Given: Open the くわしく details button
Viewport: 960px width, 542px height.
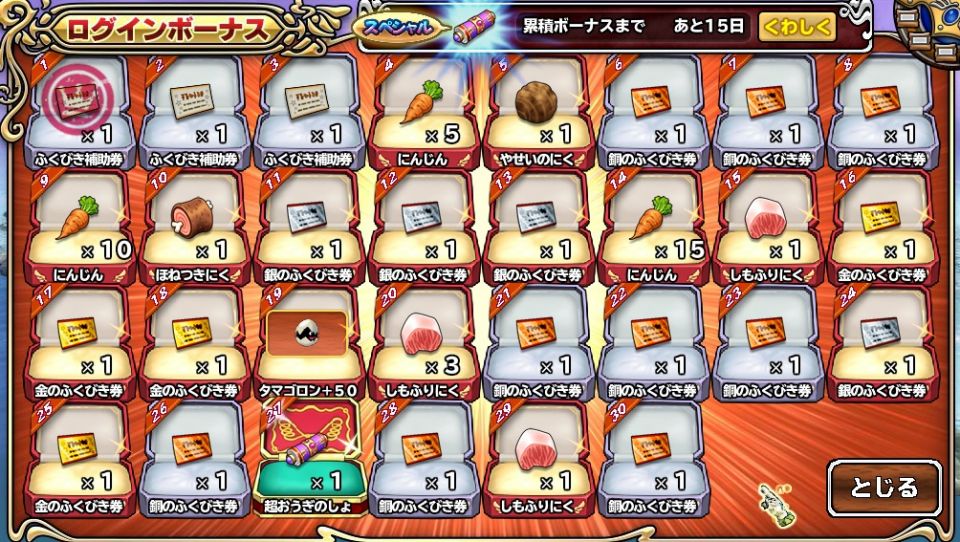Looking at the screenshot, I should pos(797,27).
